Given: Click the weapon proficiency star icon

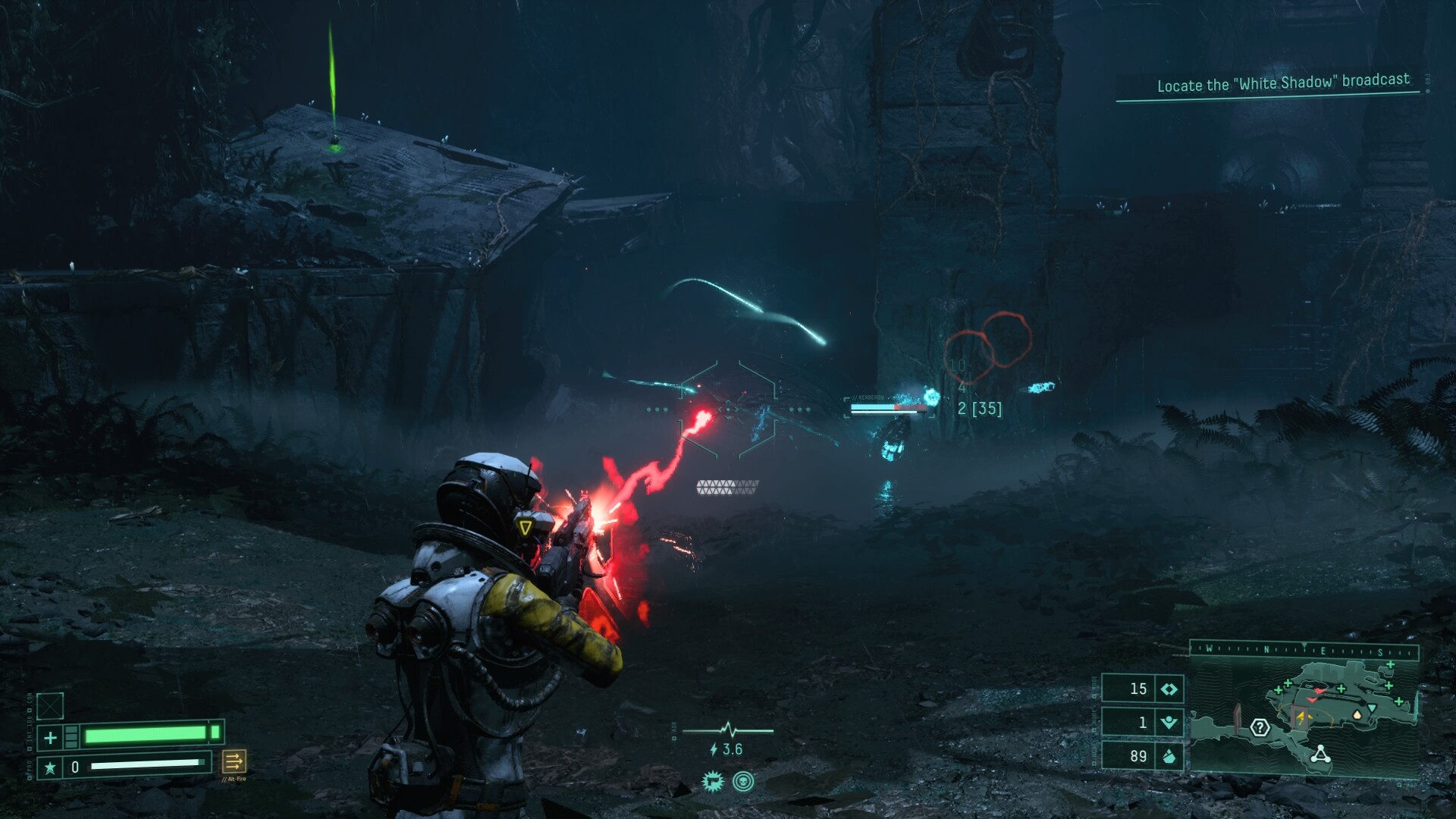Looking at the screenshot, I should coord(50,767).
